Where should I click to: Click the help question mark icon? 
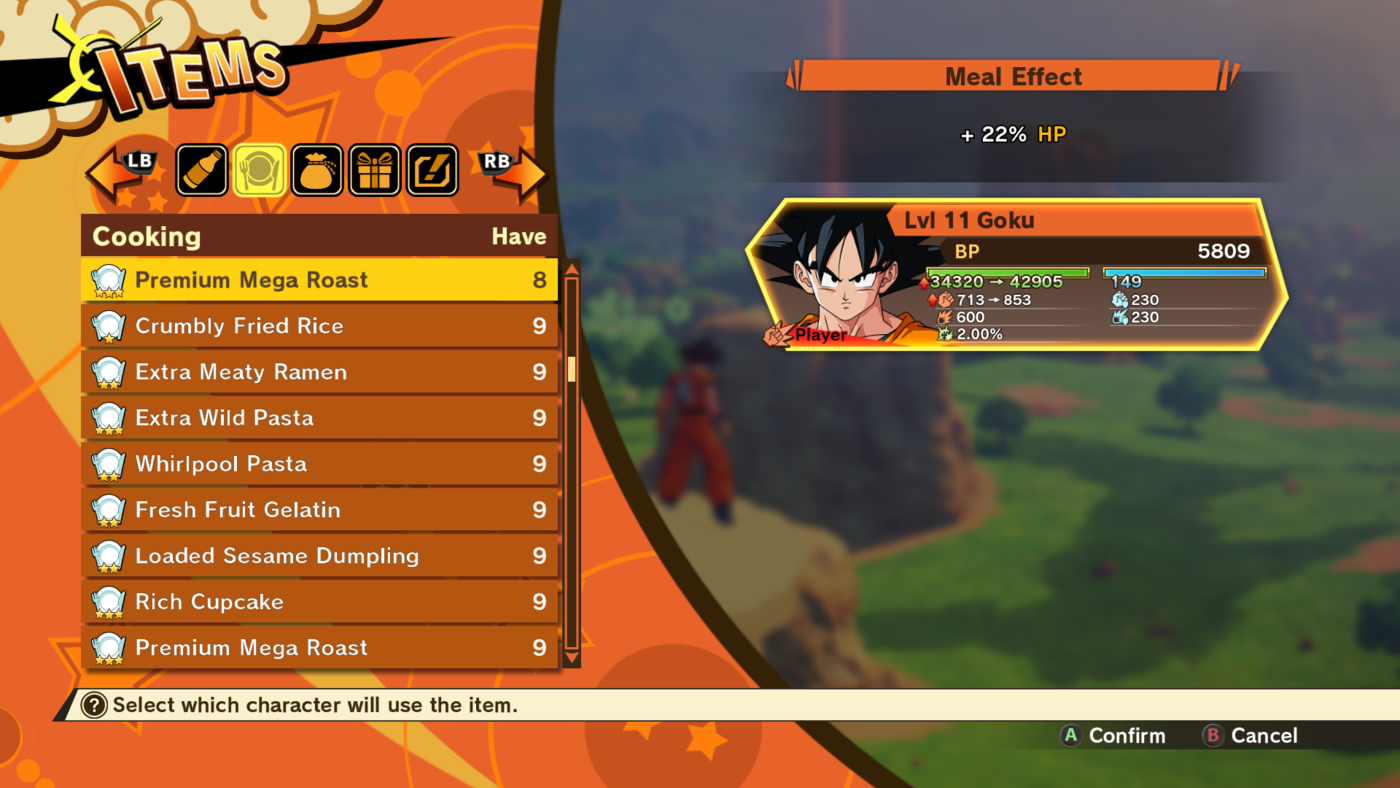coord(94,705)
